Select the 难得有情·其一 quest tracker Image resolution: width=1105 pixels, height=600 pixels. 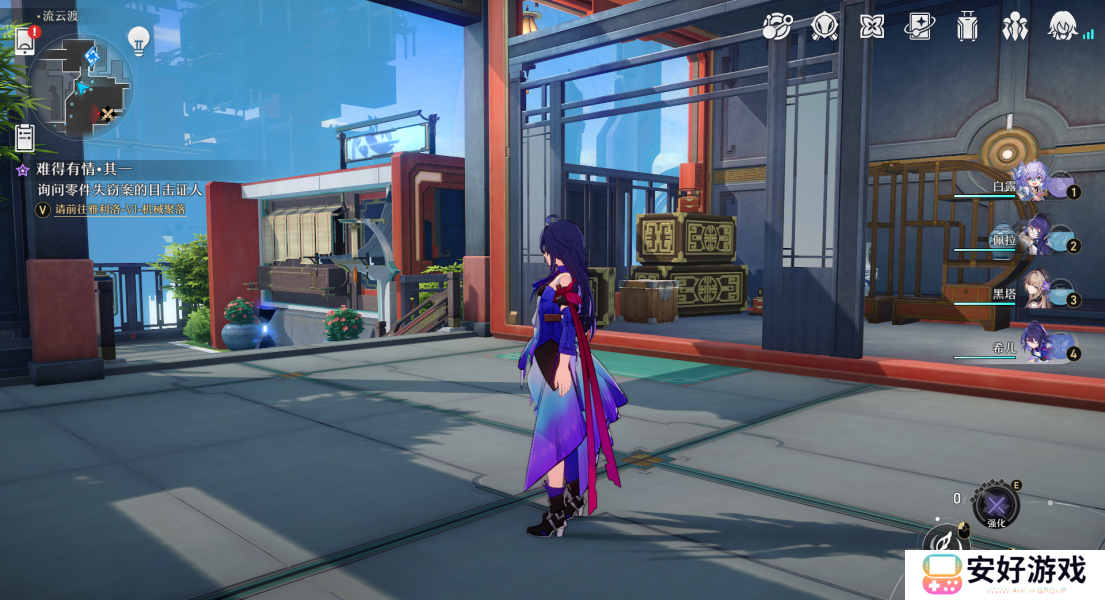pos(85,170)
